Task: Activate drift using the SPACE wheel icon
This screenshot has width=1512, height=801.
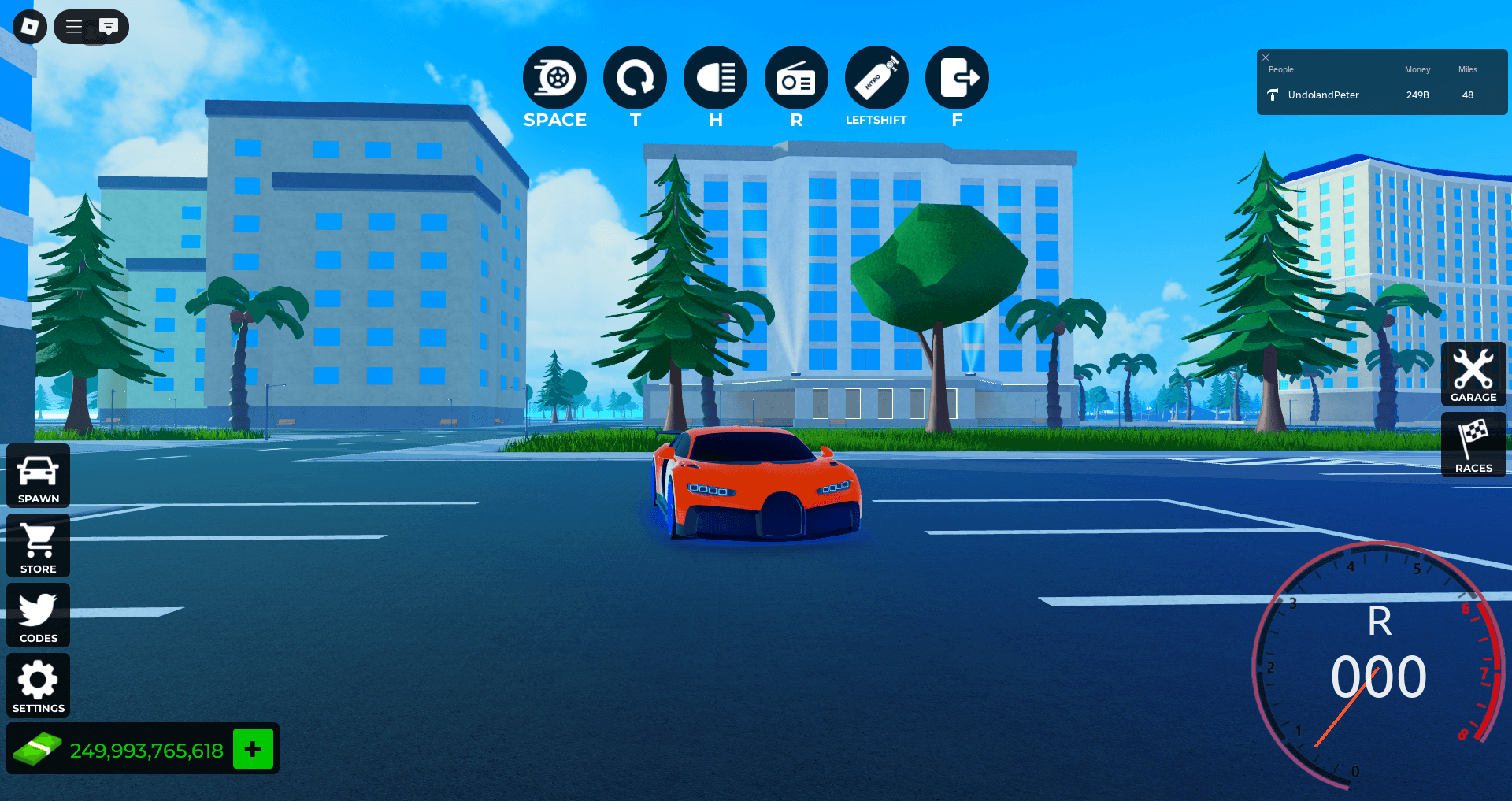Action: click(554, 78)
